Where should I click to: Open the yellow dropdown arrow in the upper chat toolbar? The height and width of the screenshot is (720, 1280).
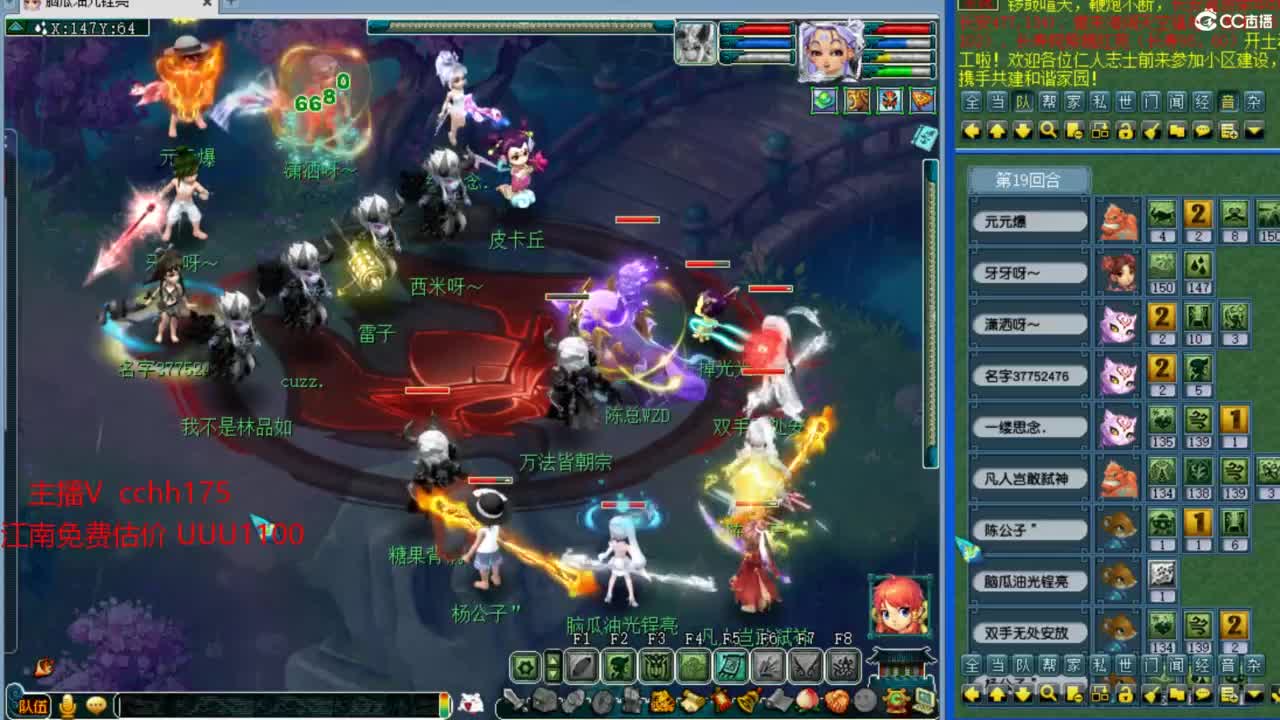[x=1252, y=130]
